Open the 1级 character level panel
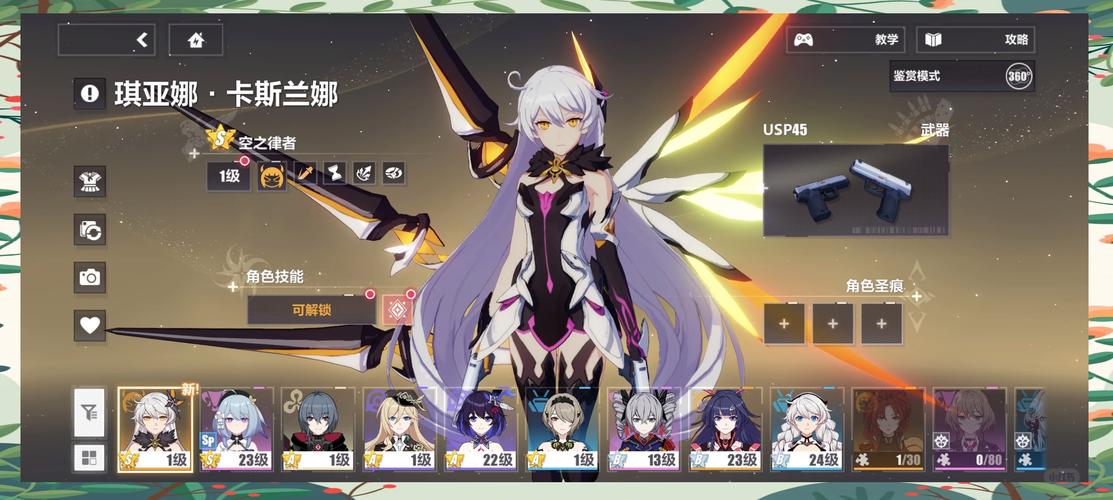Image resolution: width=1113 pixels, height=500 pixels. point(228,177)
